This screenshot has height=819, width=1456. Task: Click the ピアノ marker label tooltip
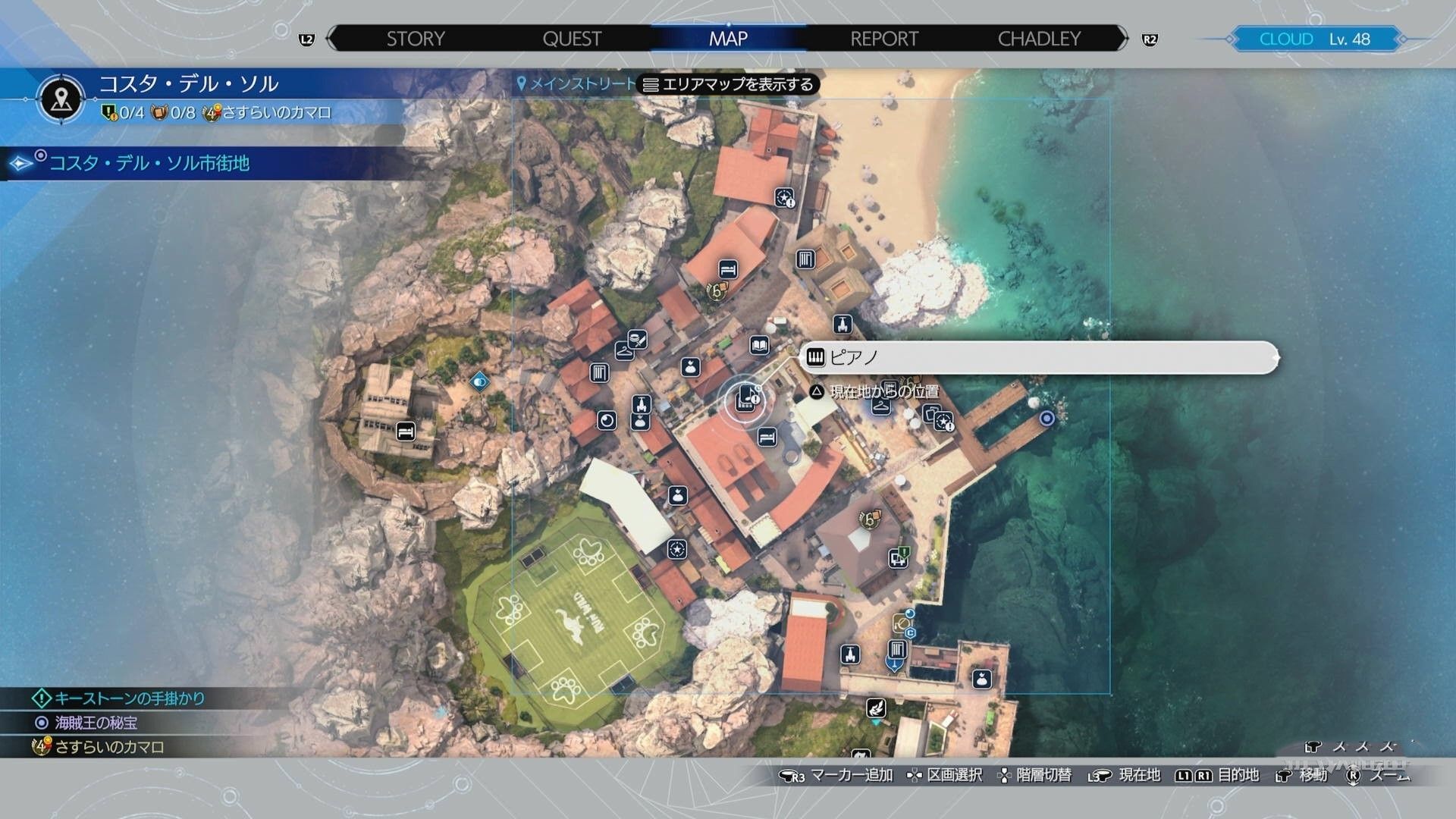coord(1039,357)
